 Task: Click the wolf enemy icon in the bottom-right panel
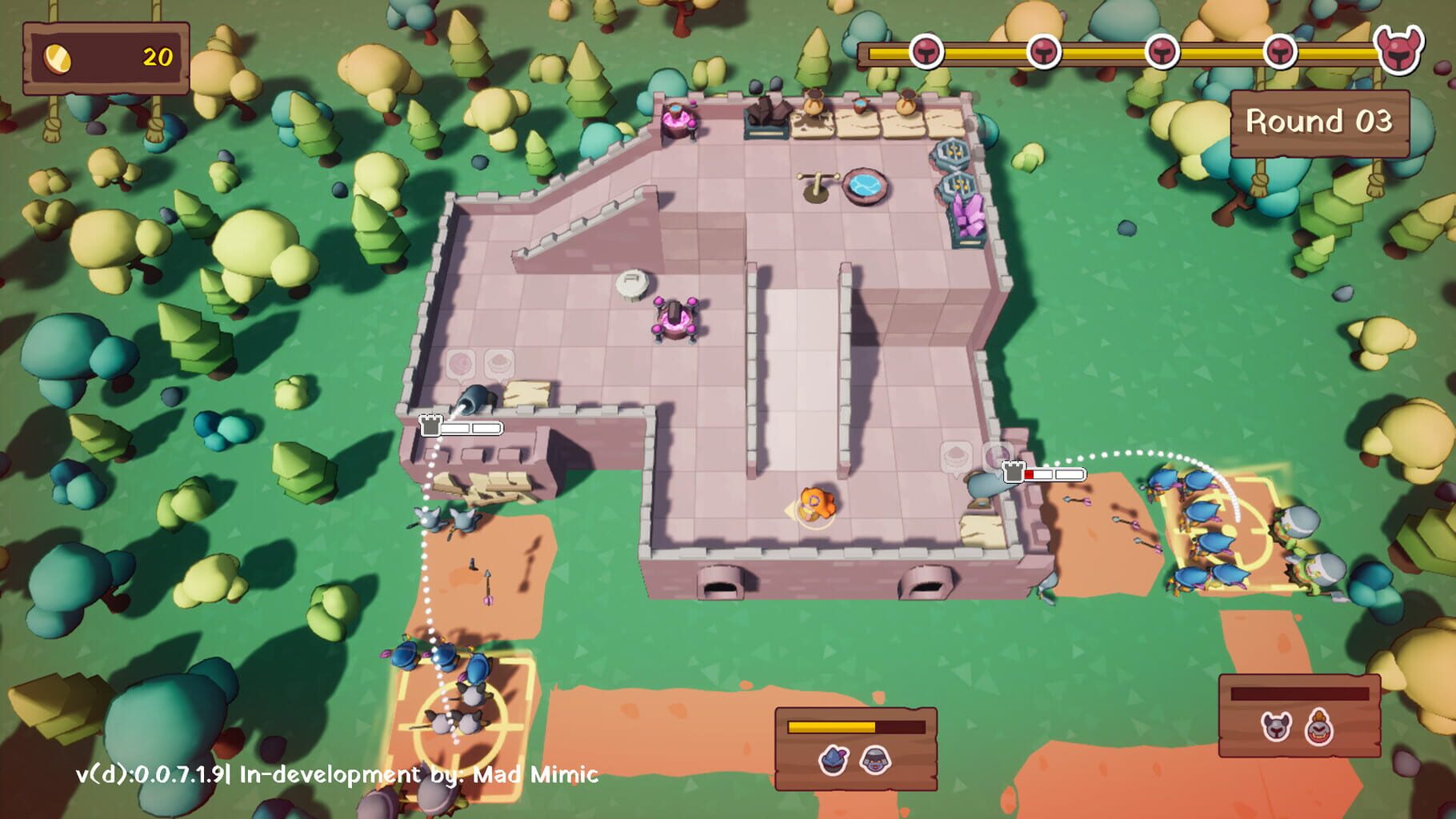[x=1276, y=728]
